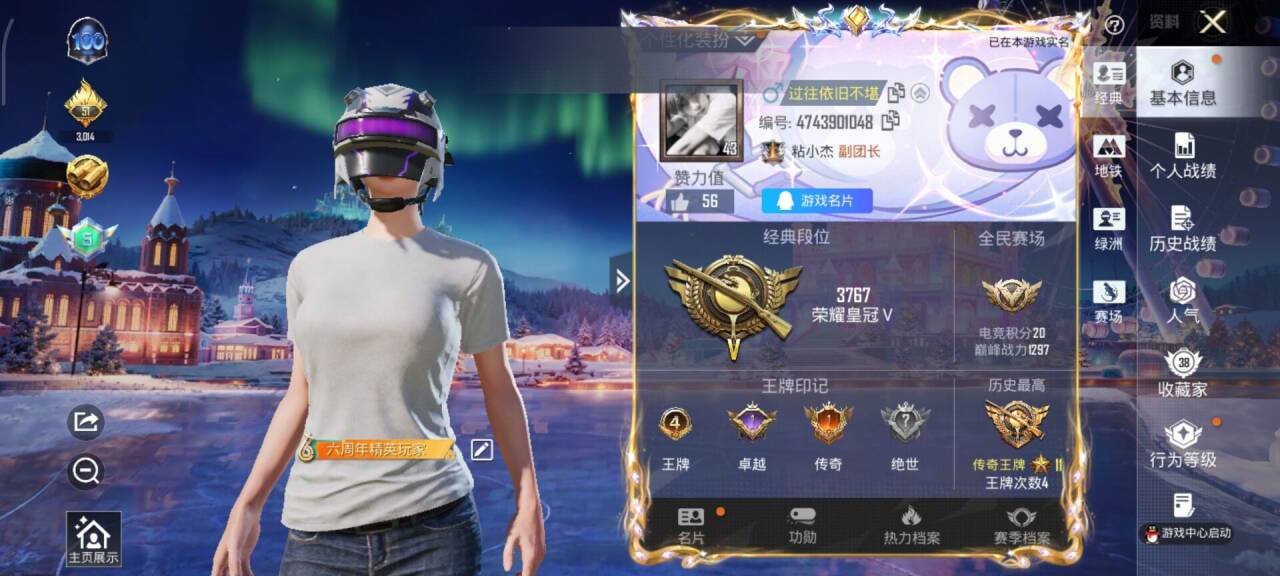Click the 主页展示 home display button
The width and height of the screenshot is (1280, 576).
click(93, 540)
